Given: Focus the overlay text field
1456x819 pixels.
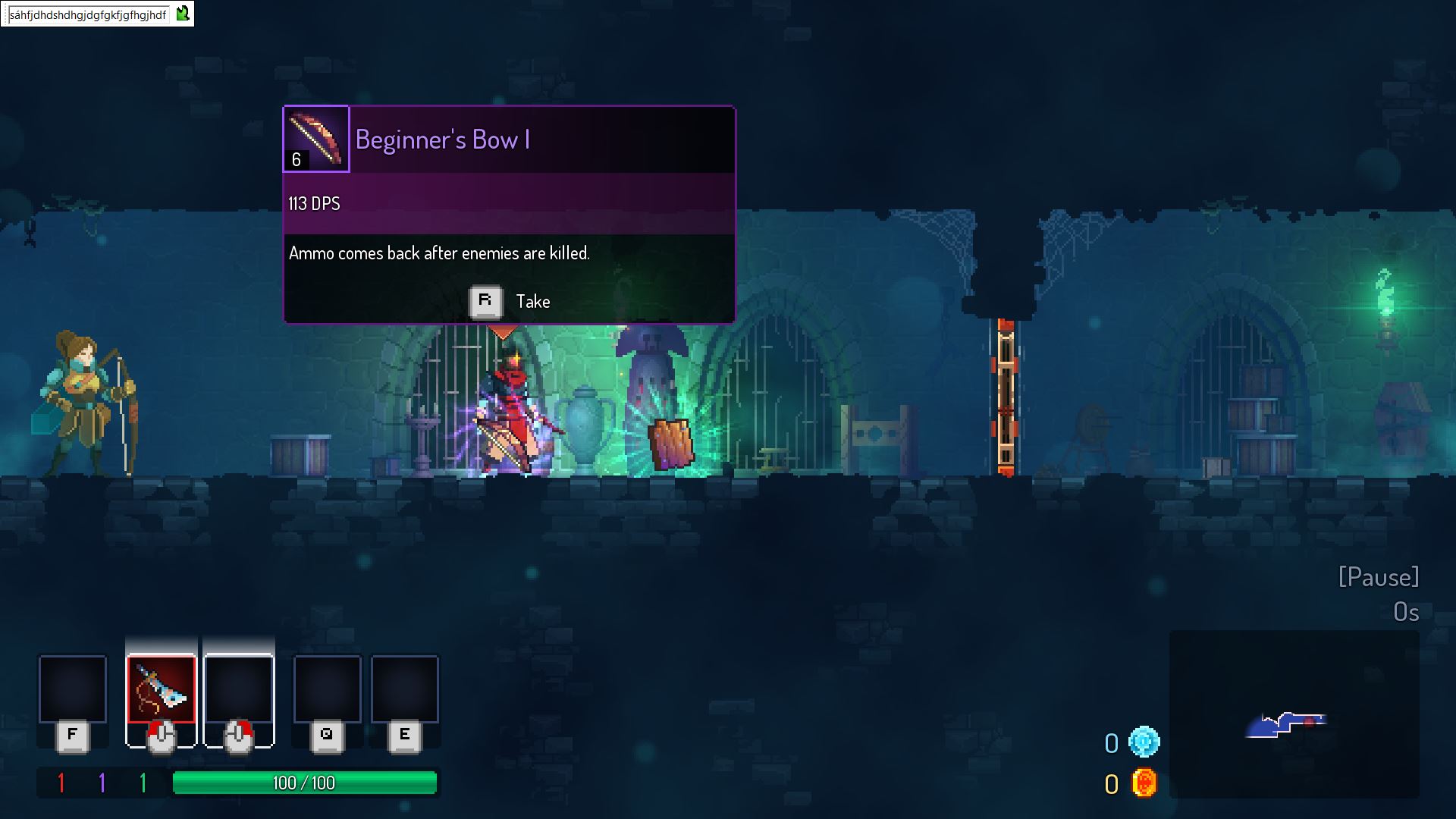Looking at the screenshot, I should (88, 14).
